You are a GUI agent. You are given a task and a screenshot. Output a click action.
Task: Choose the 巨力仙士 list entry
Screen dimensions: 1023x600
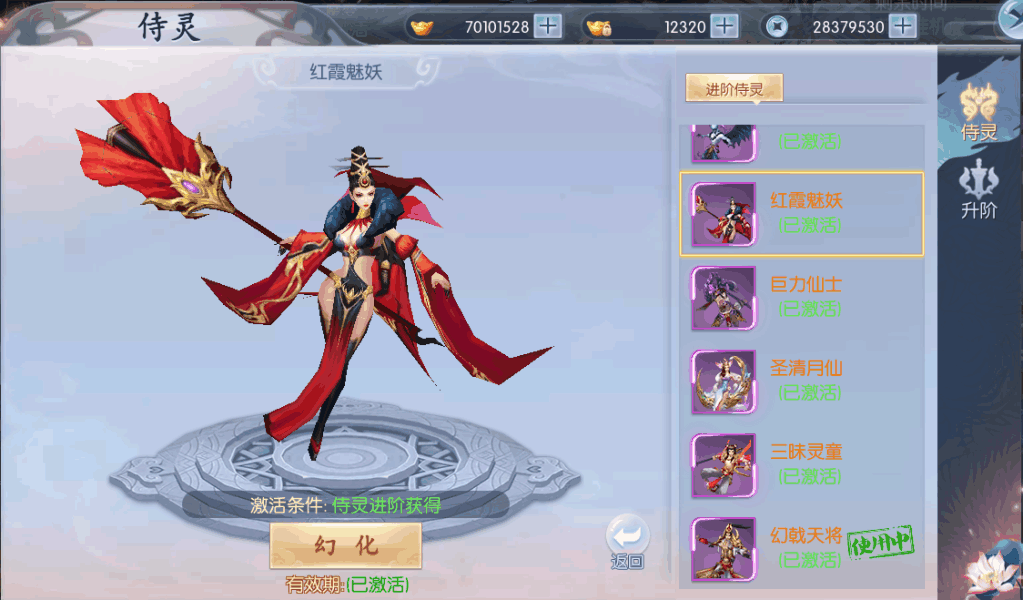point(801,298)
